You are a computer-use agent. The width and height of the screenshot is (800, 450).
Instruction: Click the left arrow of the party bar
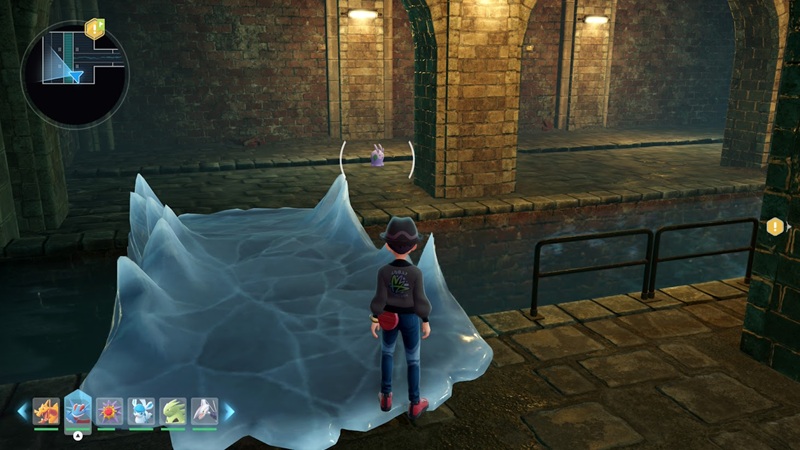click(x=22, y=411)
